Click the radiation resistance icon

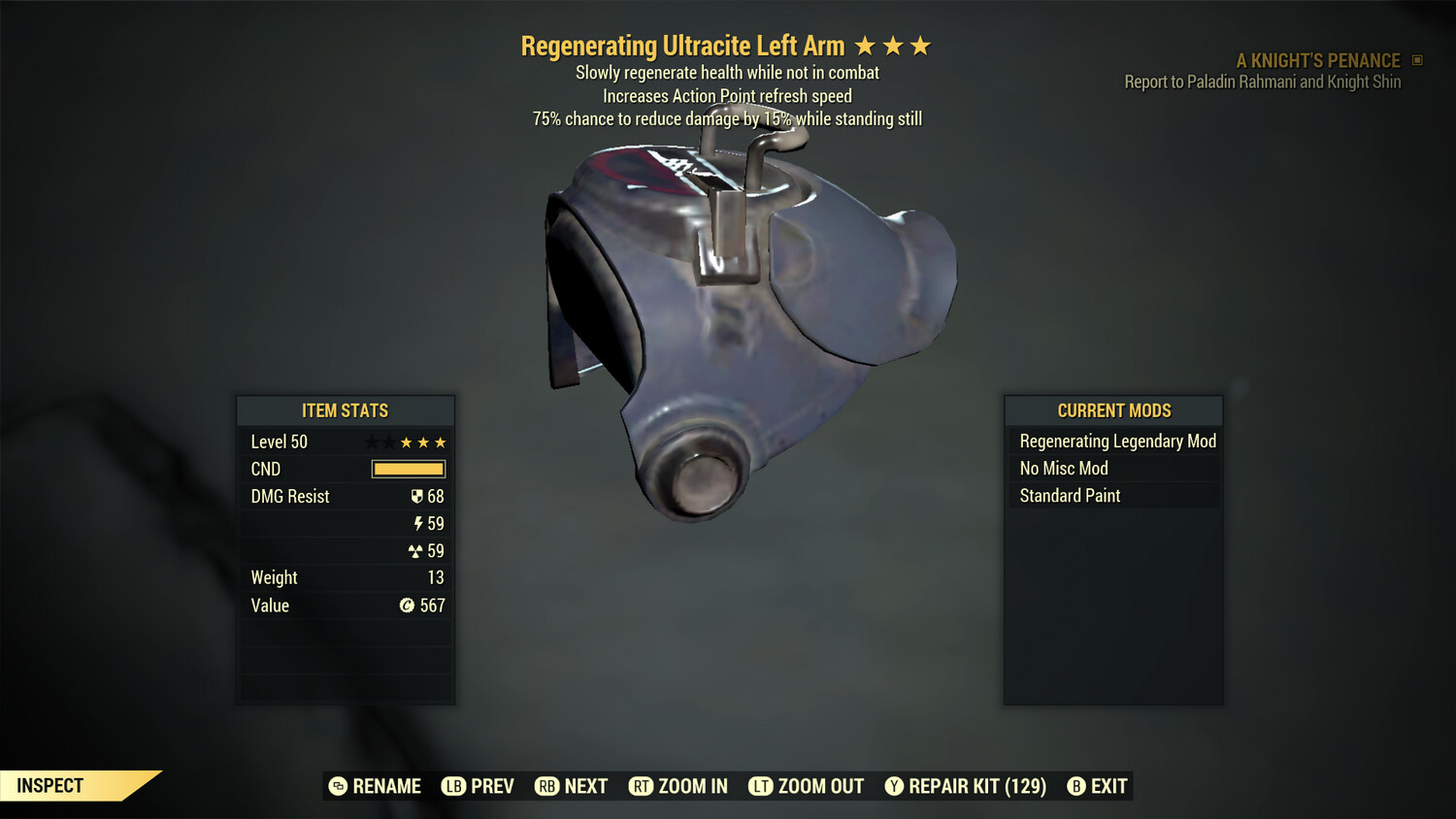pos(418,550)
